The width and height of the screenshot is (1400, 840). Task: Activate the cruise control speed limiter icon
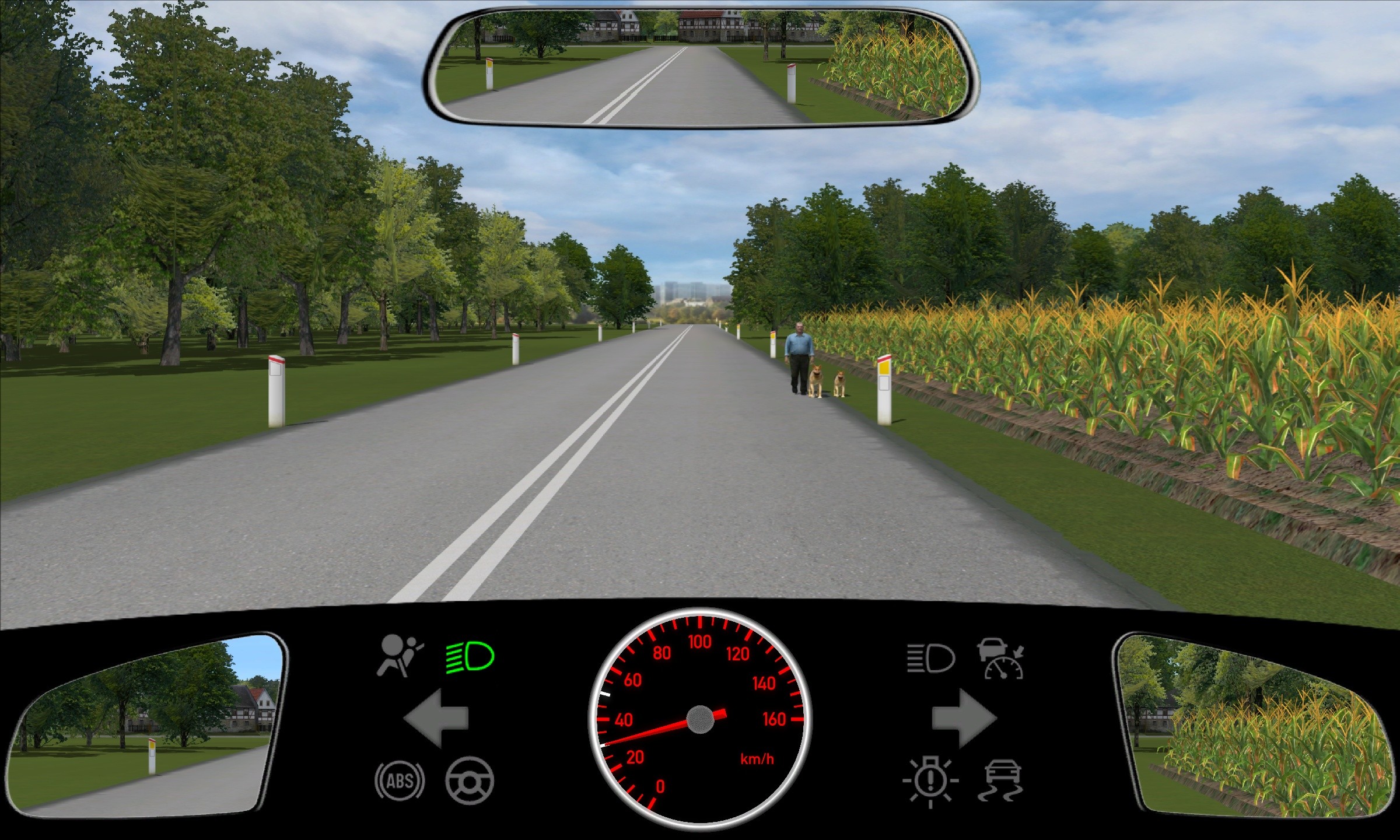point(1002,659)
